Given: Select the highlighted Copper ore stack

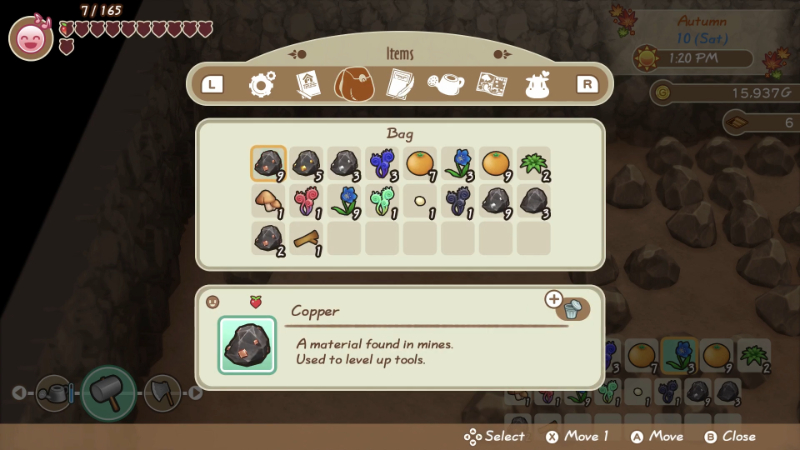Looking at the screenshot, I should click(x=268, y=163).
